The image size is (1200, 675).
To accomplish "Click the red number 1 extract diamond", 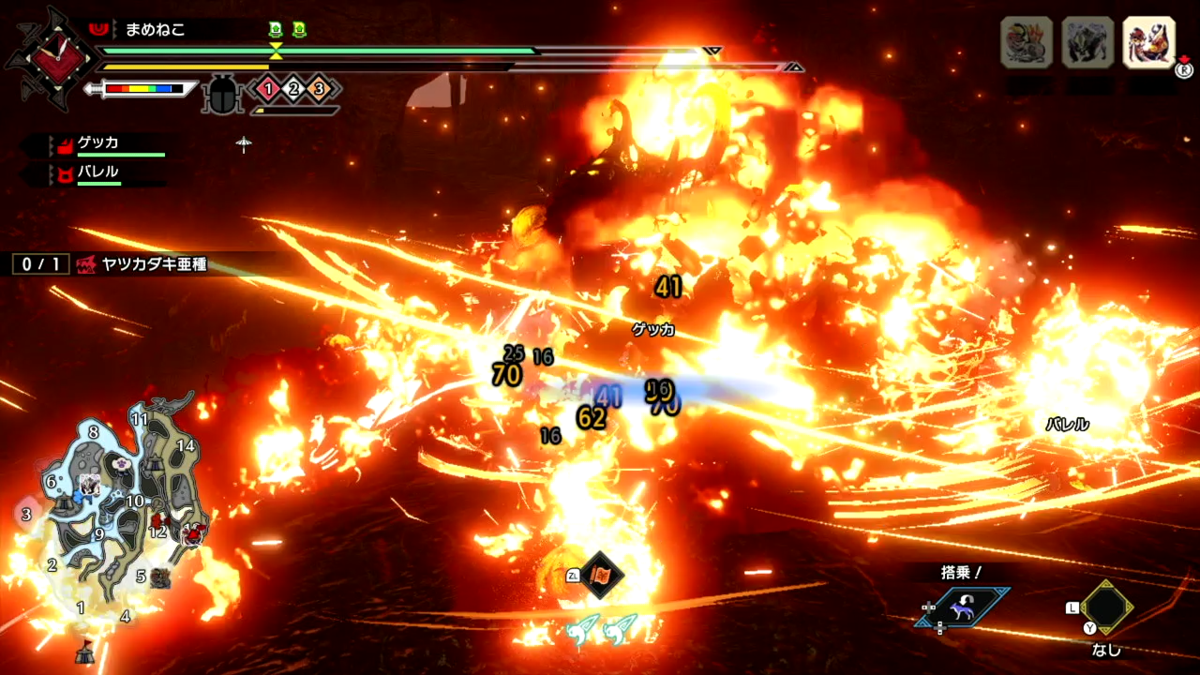I will pos(268,89).
